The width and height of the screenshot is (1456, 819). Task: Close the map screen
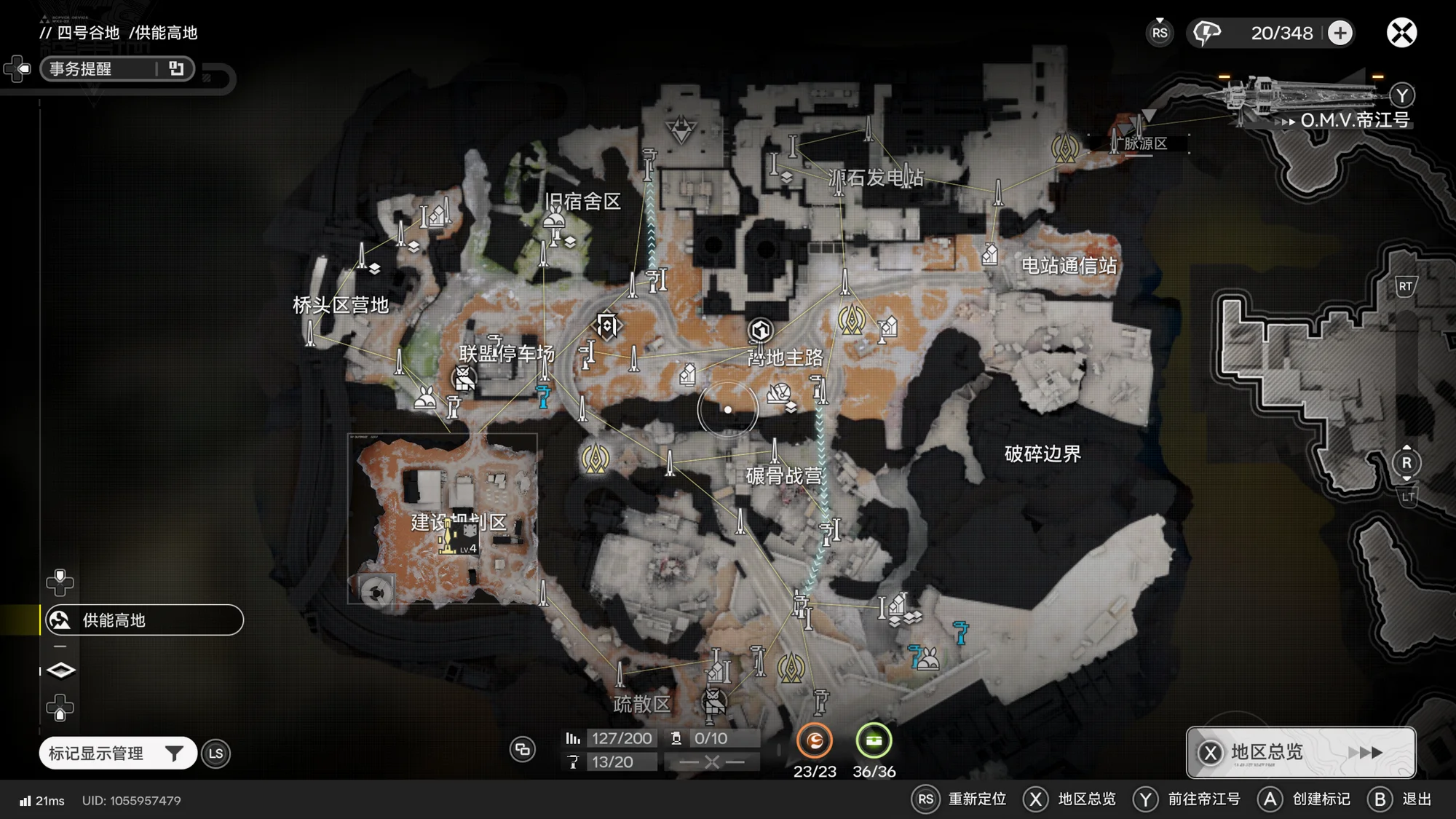tap(1401, 33)
